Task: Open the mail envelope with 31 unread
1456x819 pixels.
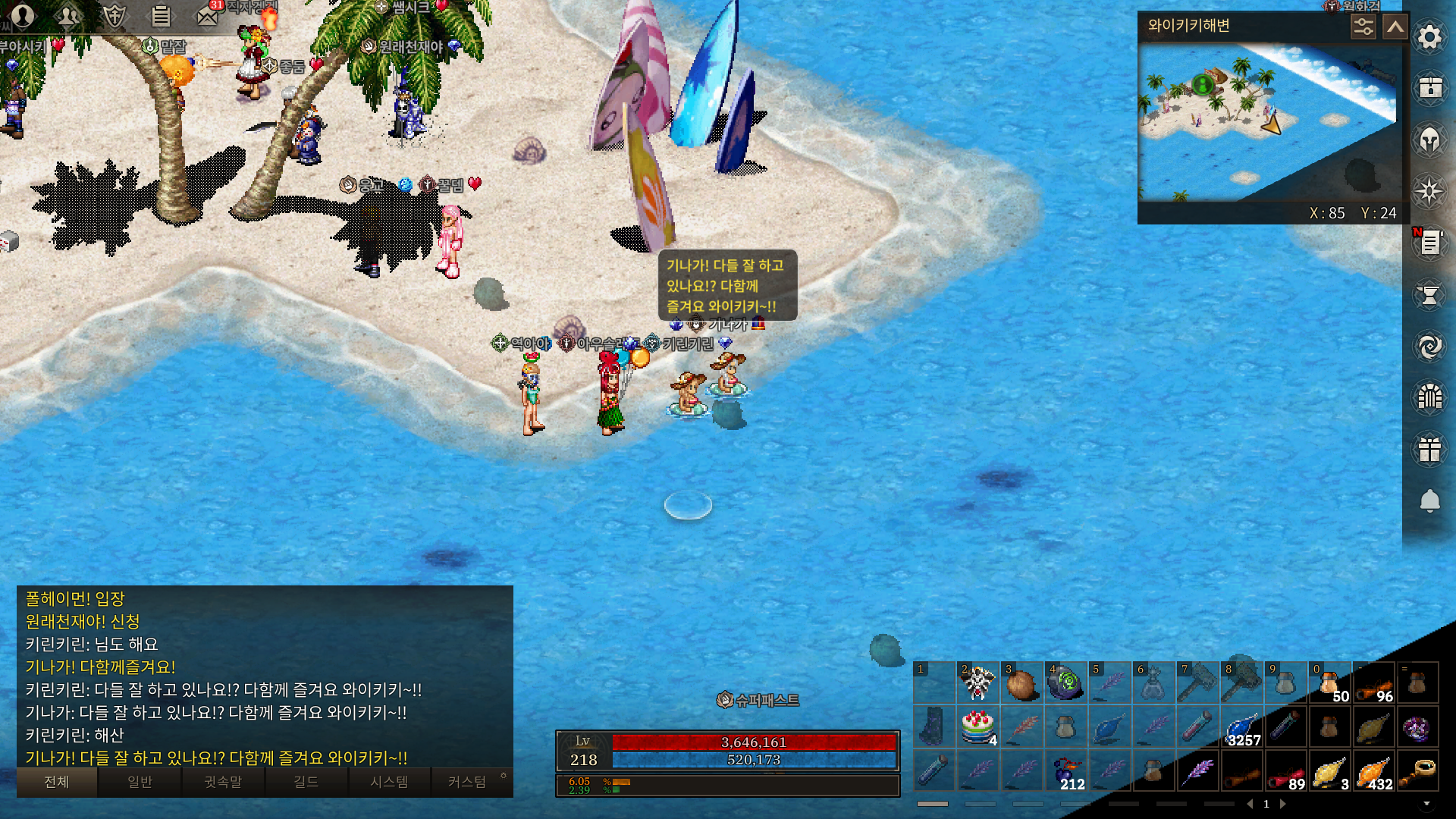Action: 207,15
